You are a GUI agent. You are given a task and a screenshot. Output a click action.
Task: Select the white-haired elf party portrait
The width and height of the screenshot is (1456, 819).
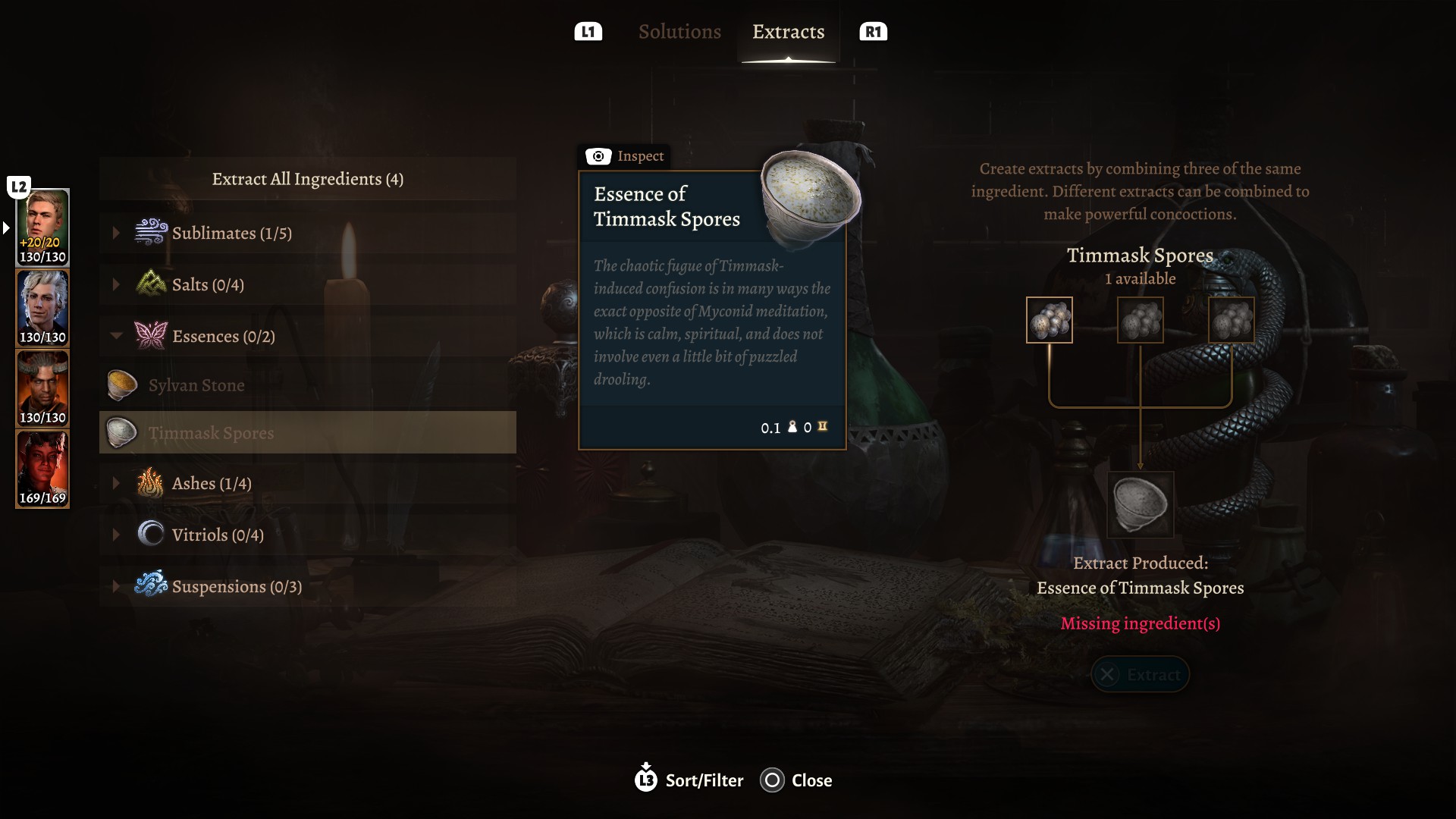[x=42, y=308]
